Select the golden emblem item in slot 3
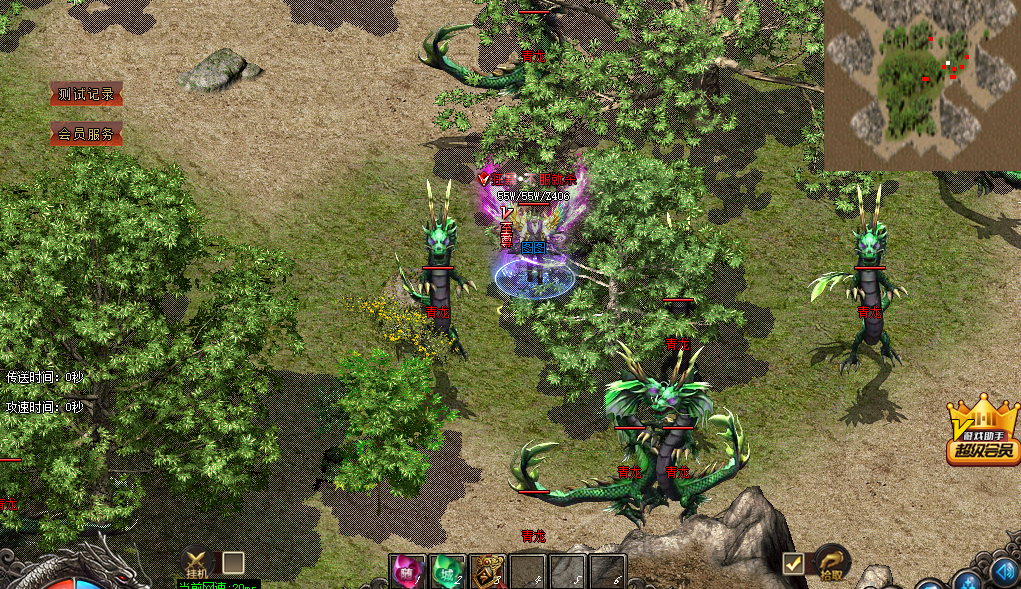Image resolution: width=1021 pixels, height=589 pixels. coord(488,572)
